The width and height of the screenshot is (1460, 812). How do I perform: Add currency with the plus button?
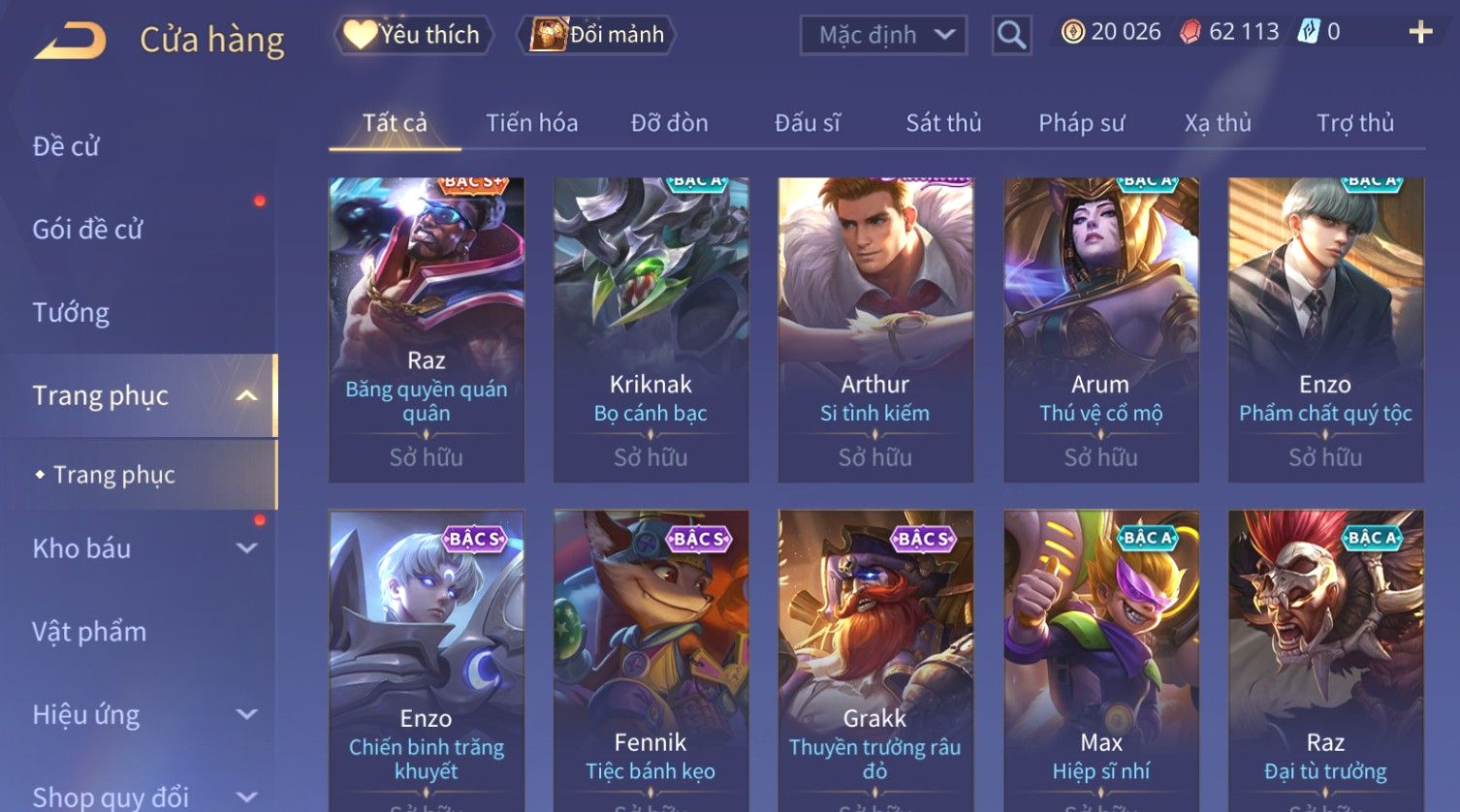coord(1420,33)
